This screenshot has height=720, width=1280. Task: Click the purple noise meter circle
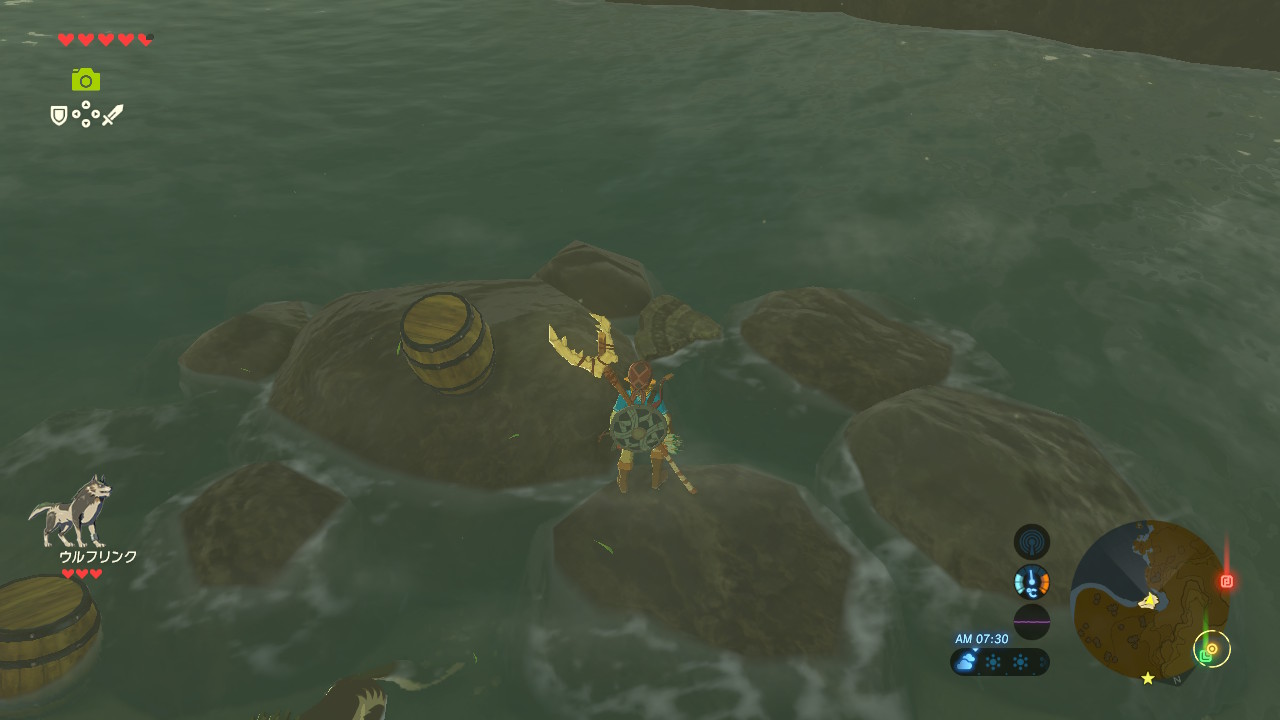click(1032, 621)
